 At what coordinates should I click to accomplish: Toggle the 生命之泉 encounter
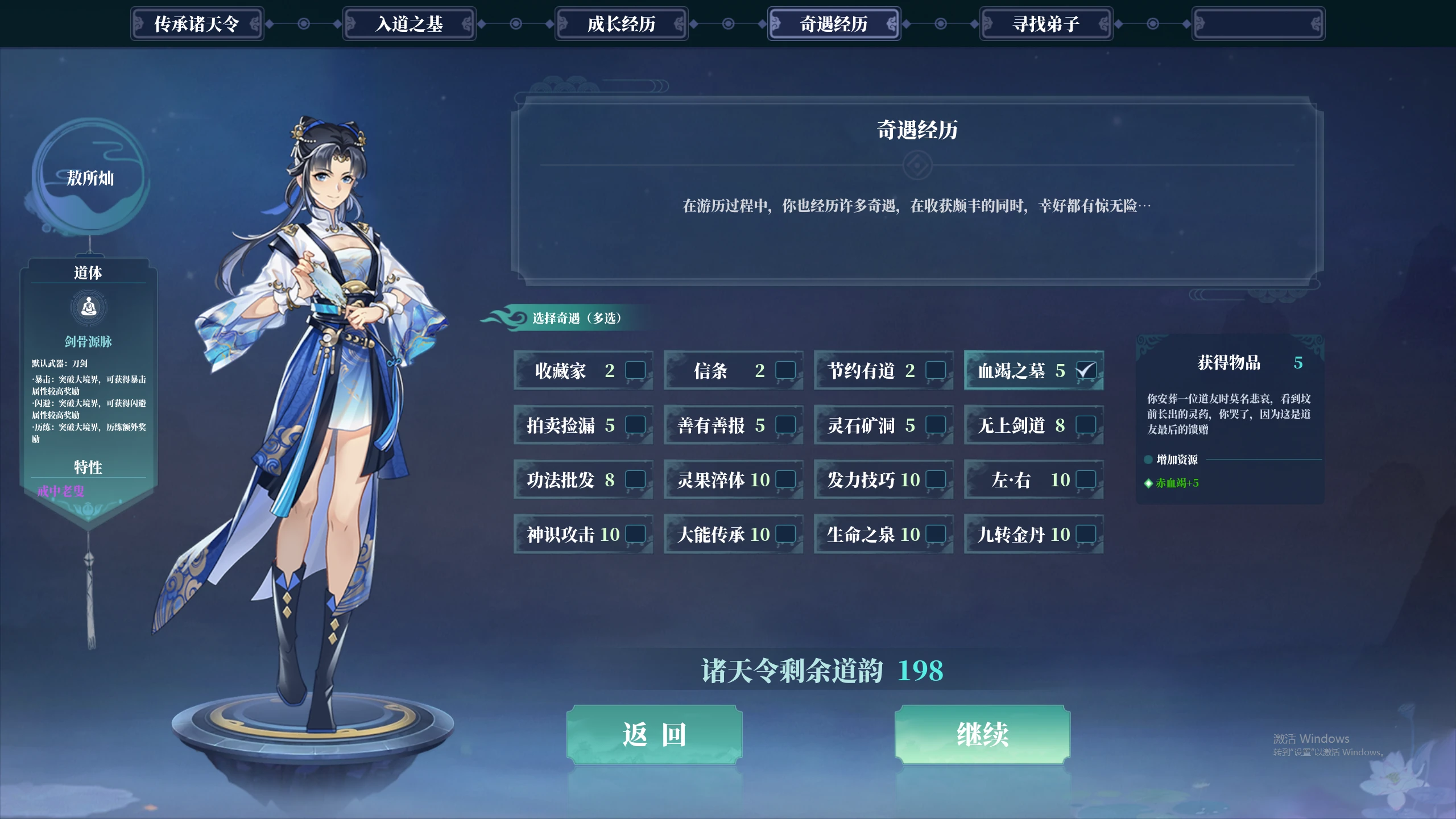[935, 534]
